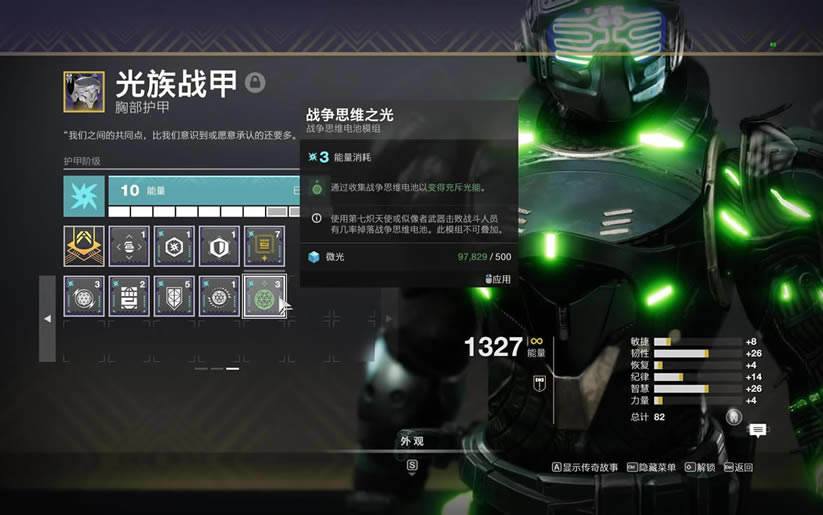Select the highlighted 战争思维之光 mod slot

coord(264,297)
